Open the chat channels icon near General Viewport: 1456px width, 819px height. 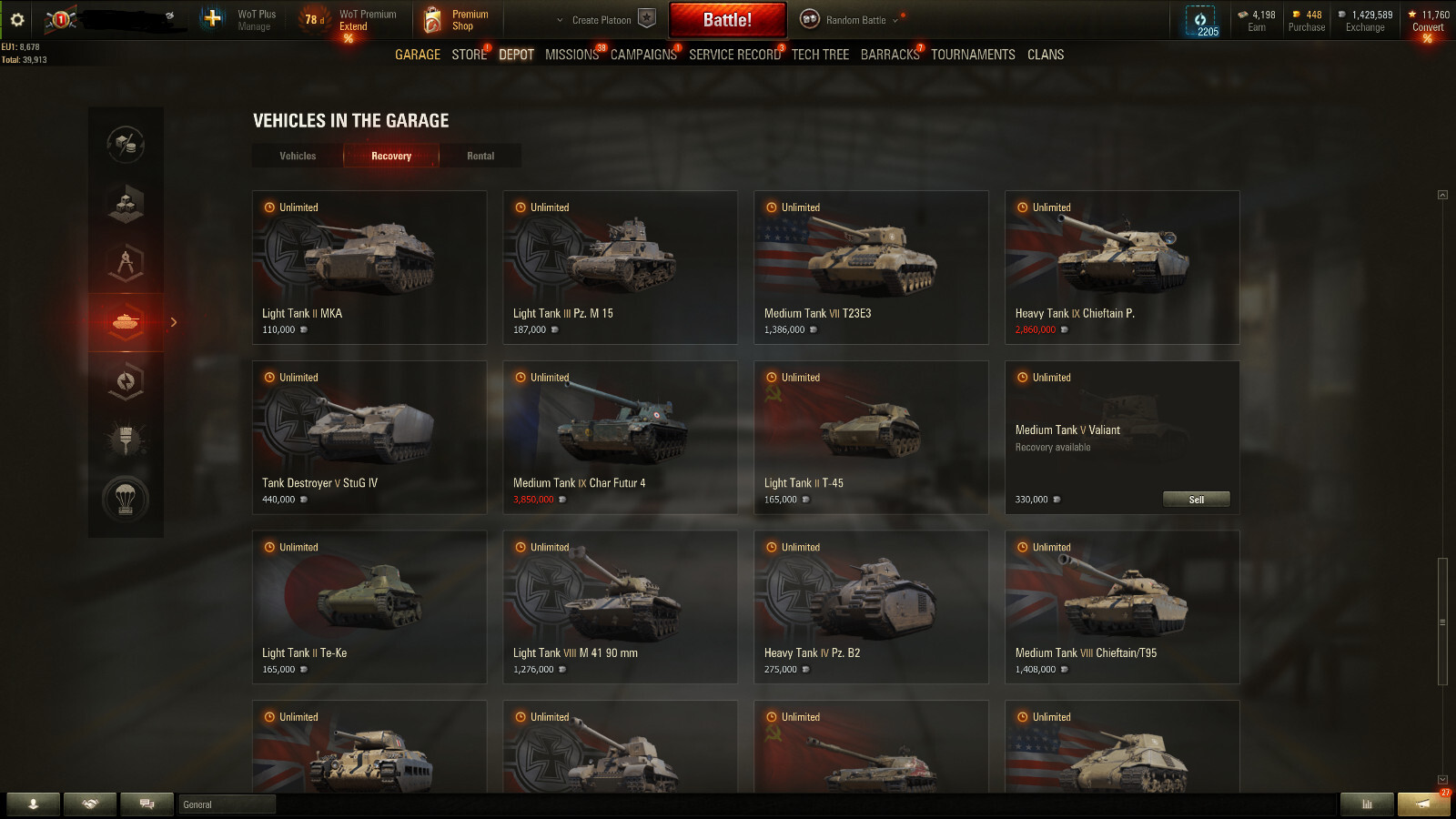click(x=147, y=804)
